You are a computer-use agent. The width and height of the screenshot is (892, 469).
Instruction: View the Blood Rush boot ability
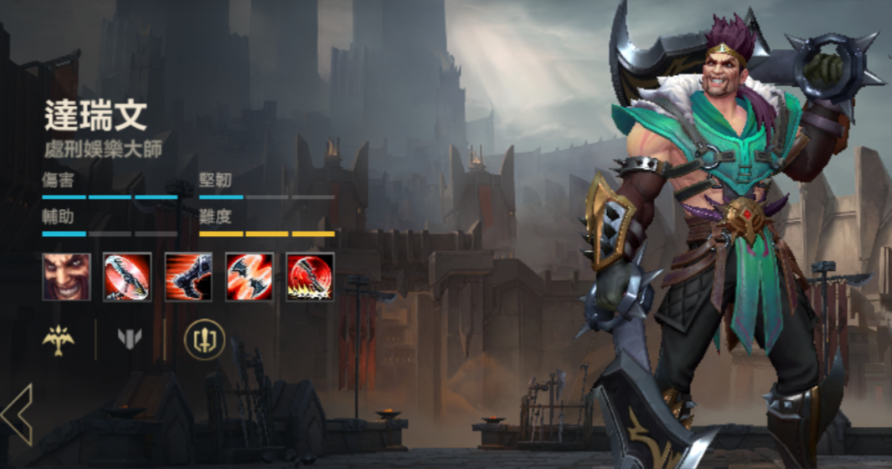point(188,276)
